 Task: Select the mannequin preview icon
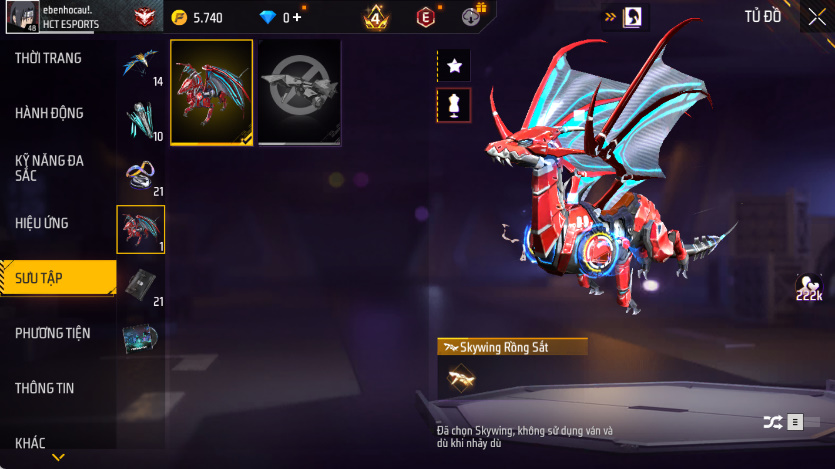tap(454, 106)
